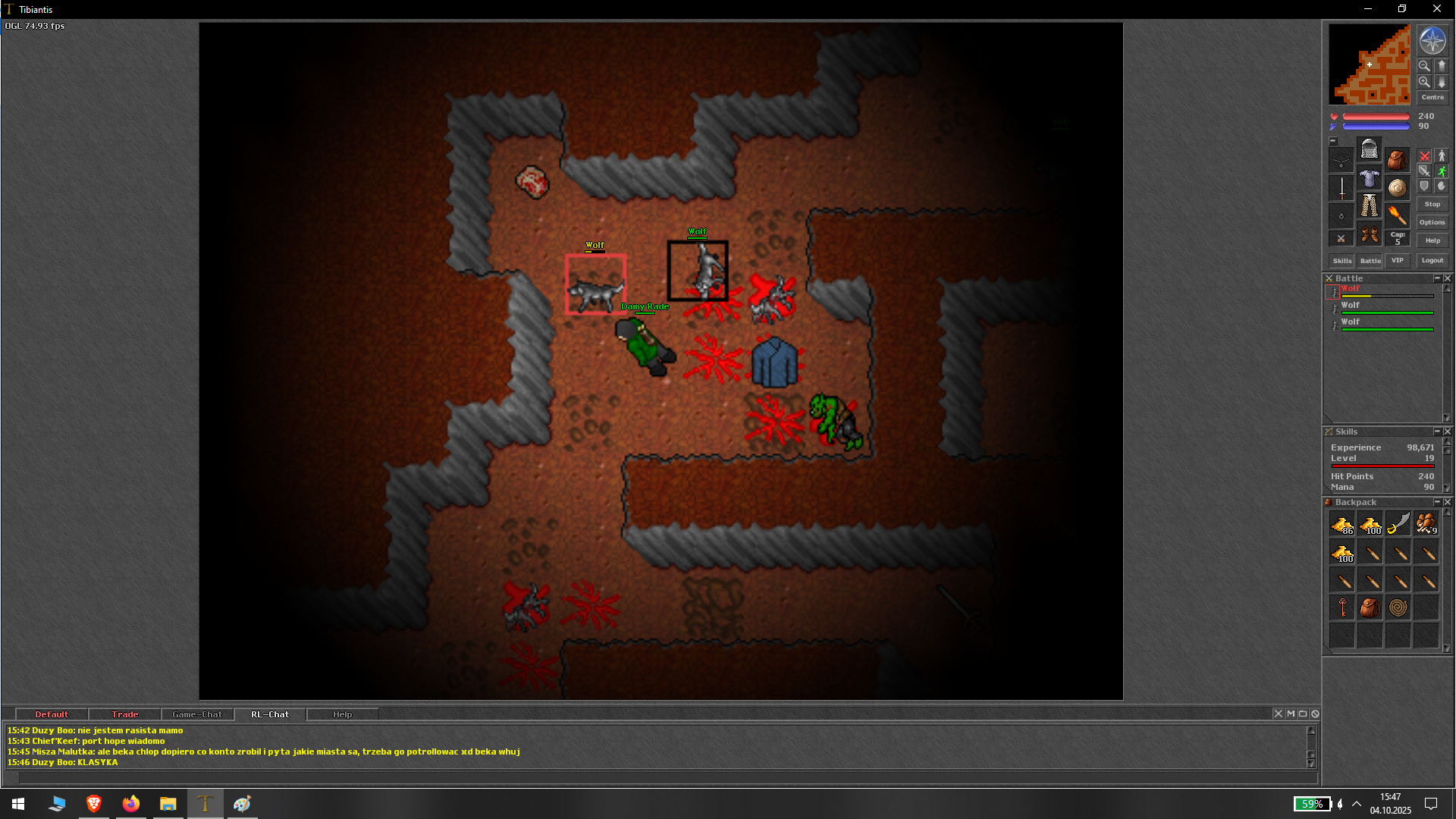Viewport: 1456px width, 819px height.
Task: Select the coil of rope in the Backpack
Action: point(1398,607)
